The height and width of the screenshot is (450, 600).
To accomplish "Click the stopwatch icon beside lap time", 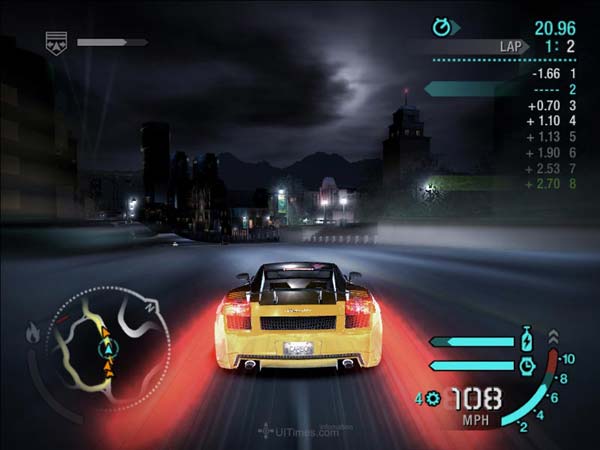I will [x=442, y=27].
